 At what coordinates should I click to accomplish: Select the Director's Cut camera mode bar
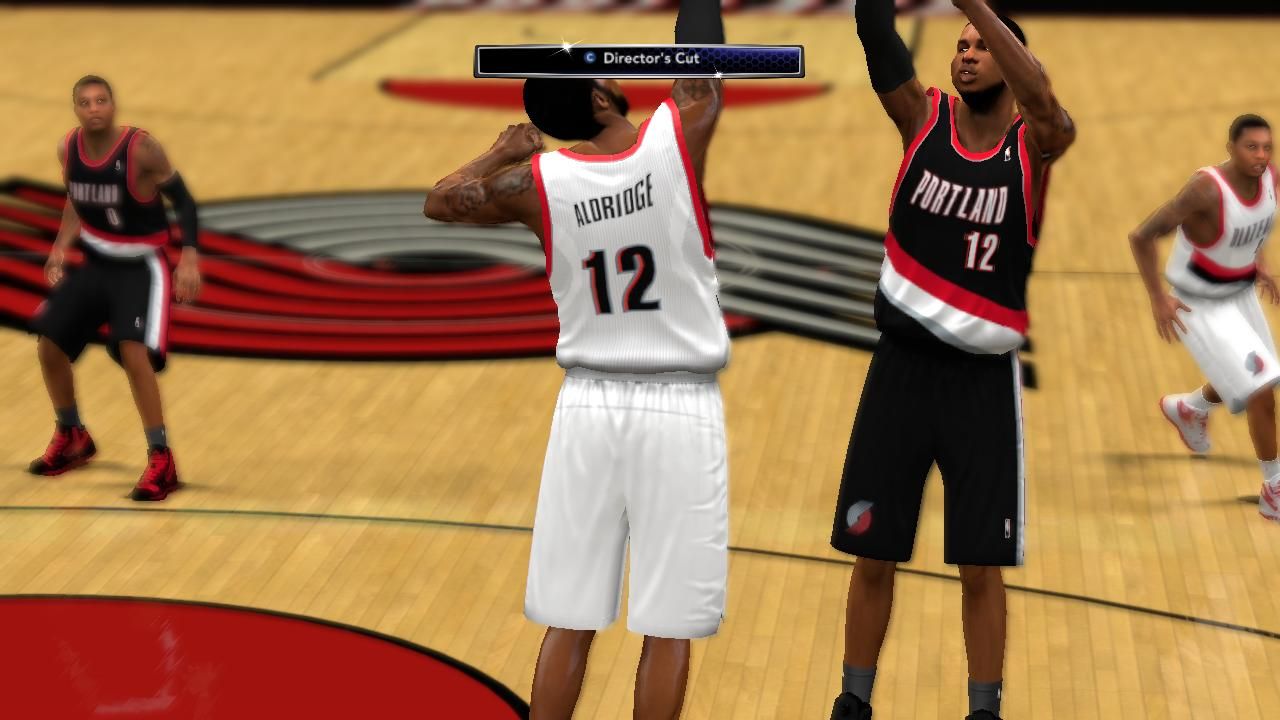point(639,60)
